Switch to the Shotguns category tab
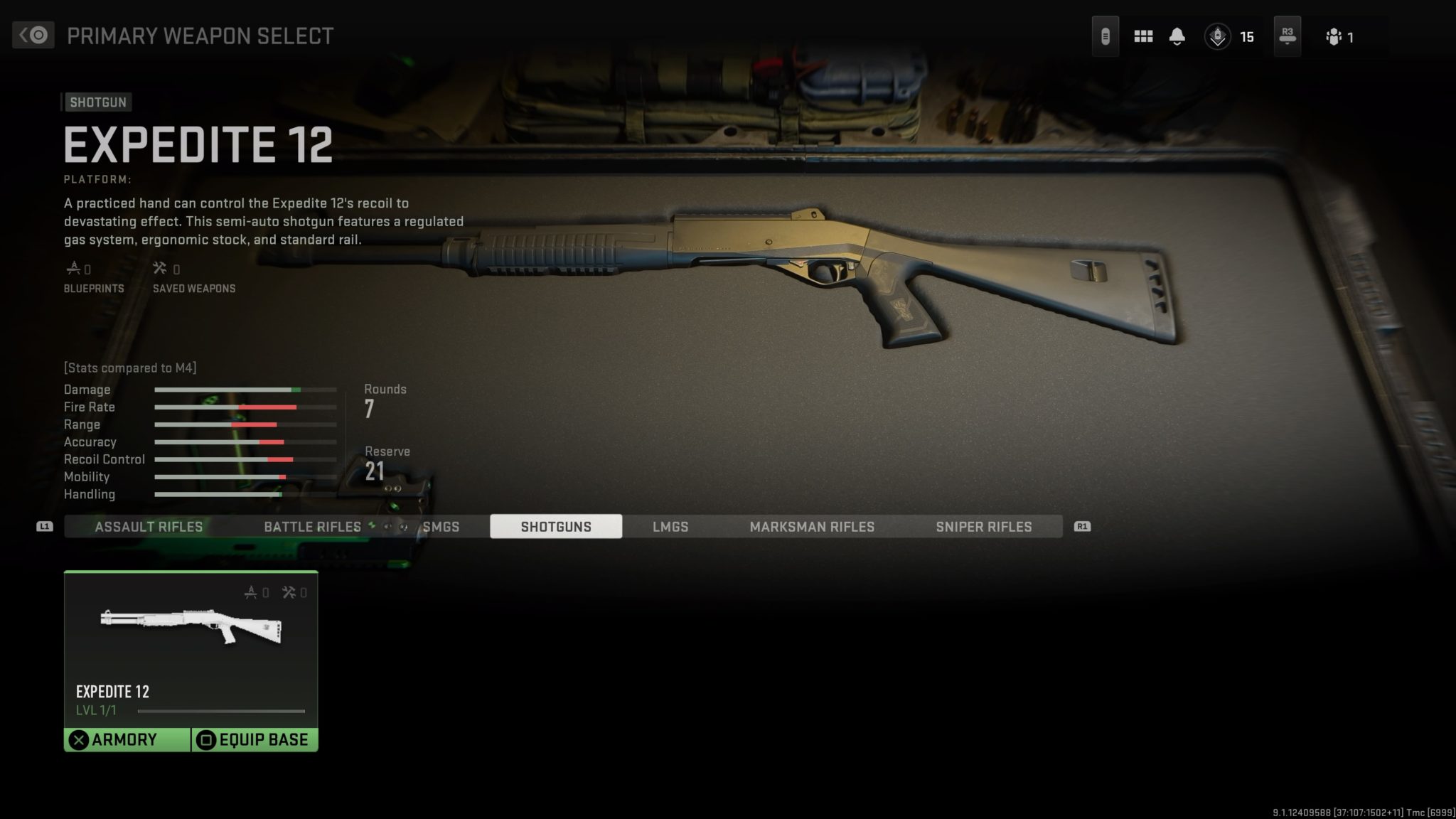This screenshot has height=819, width=1456. (557, 526)
